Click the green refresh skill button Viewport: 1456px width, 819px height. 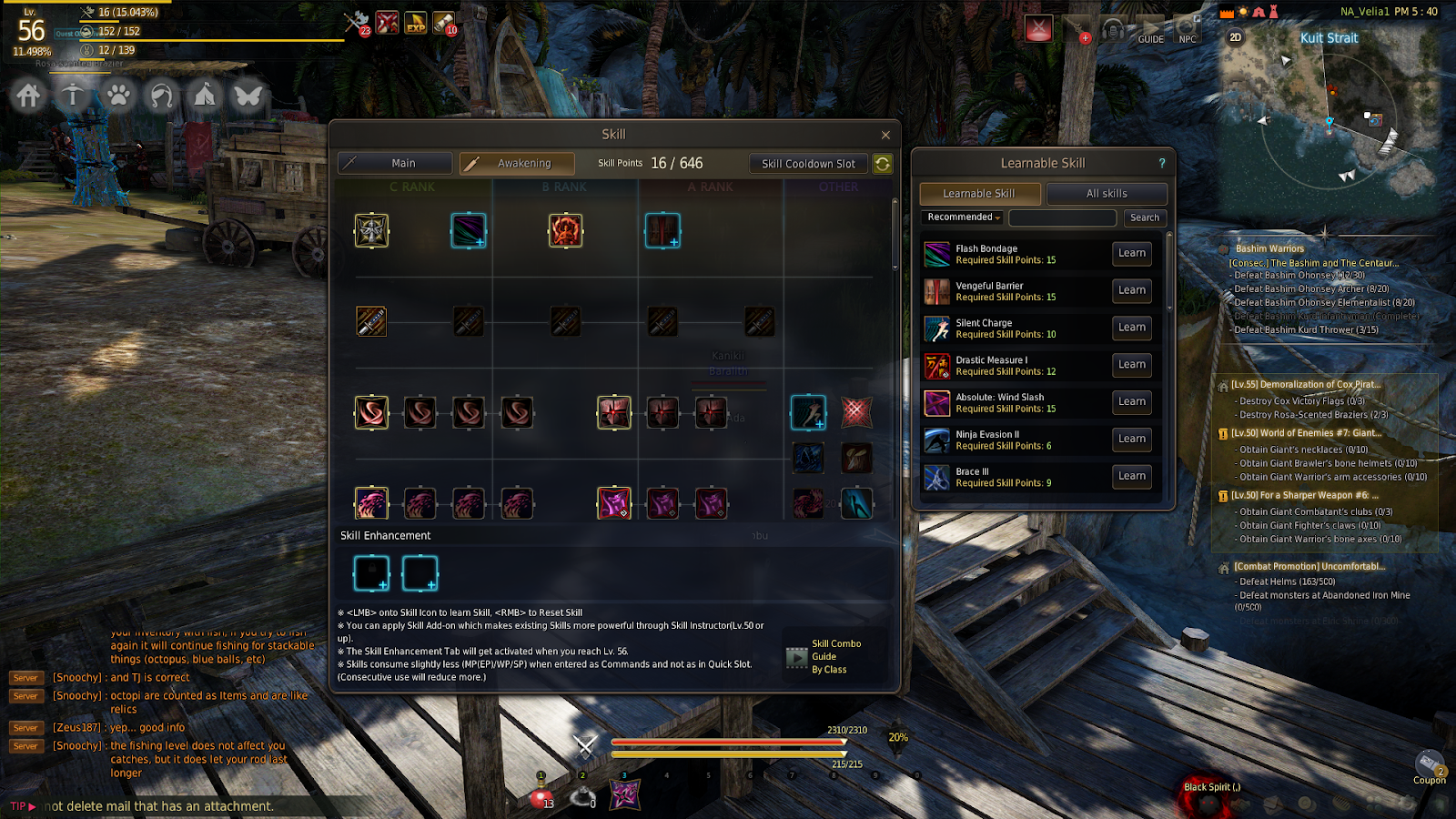coord(883,164)
